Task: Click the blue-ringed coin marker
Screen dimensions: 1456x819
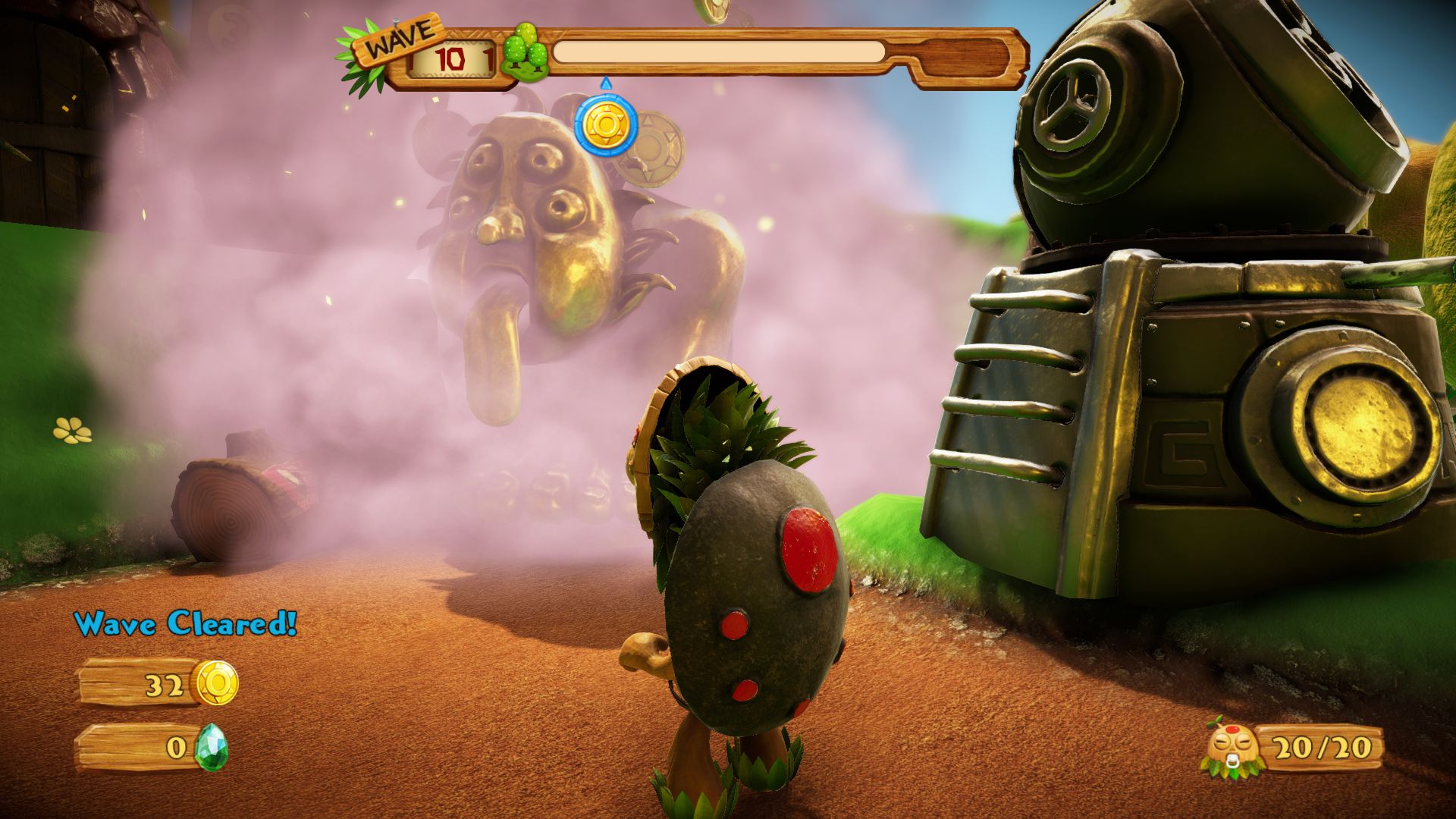Action: tap(605, 126)
